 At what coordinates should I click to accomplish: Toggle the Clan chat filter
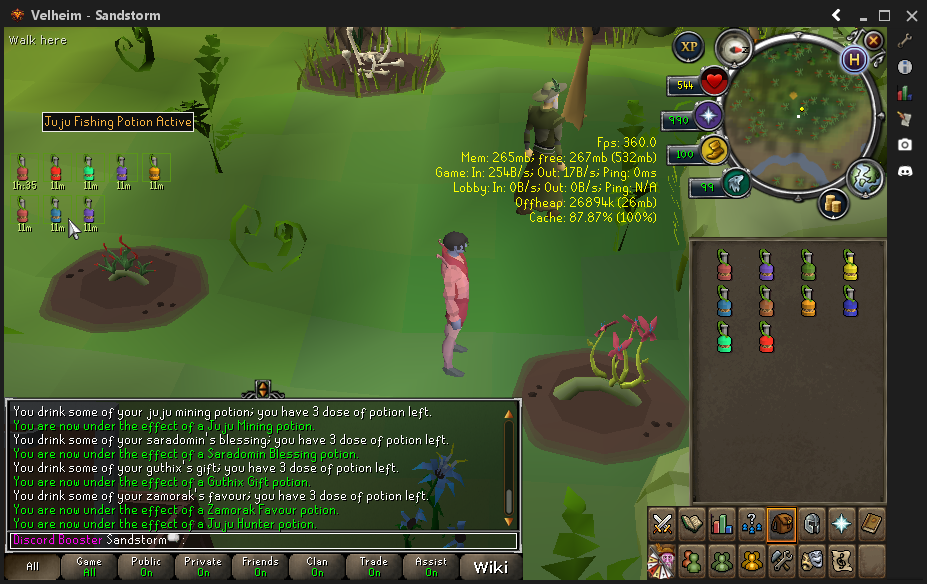tap(317, 567)
